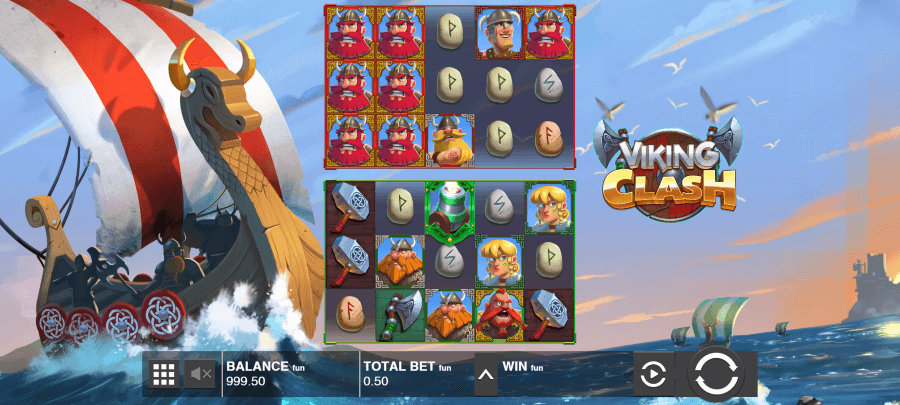
Task: Open the grid menu button
Action: (163, 375)
